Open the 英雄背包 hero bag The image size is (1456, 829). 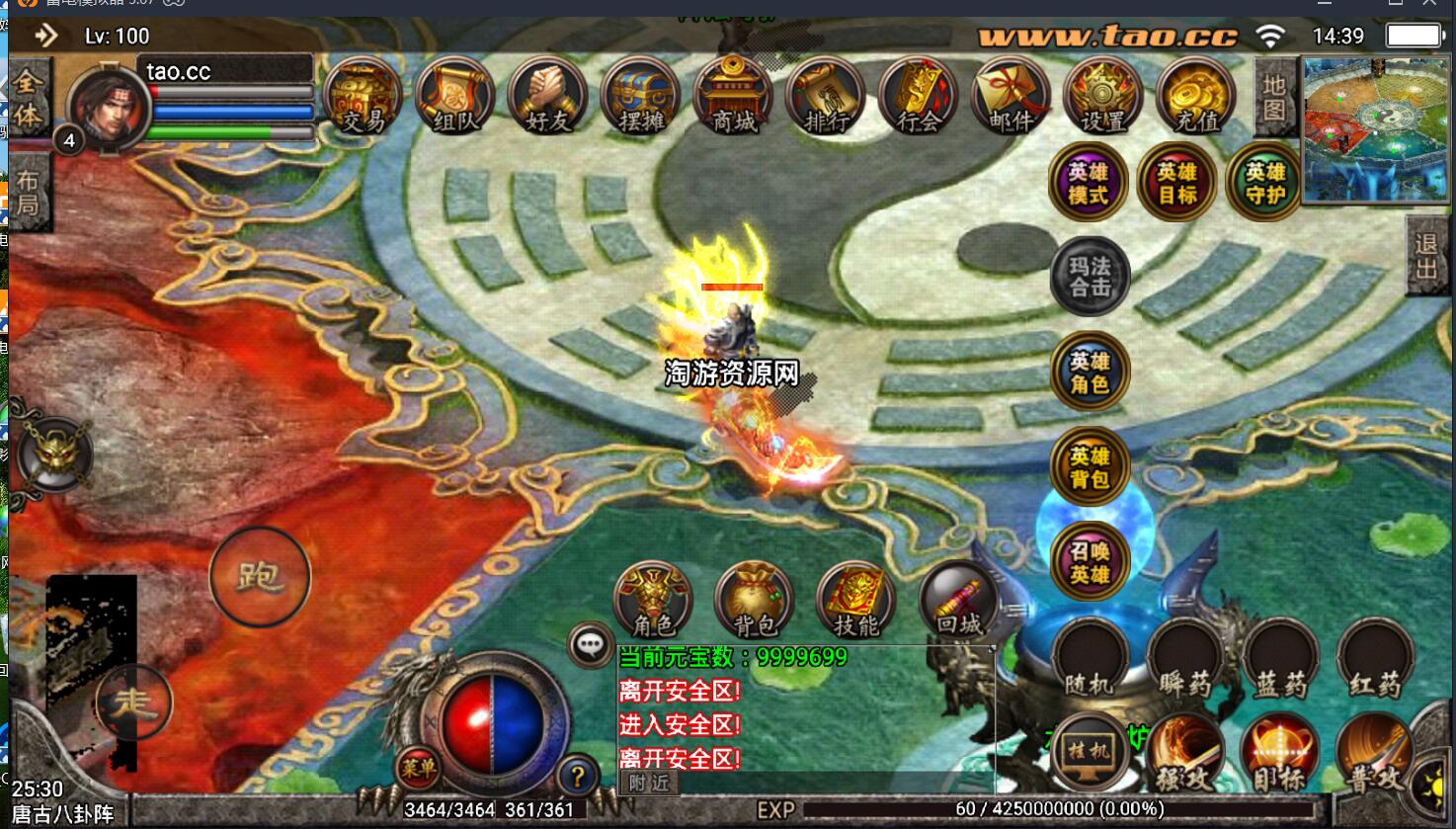pyautogui.click(x=1091, y=467)
